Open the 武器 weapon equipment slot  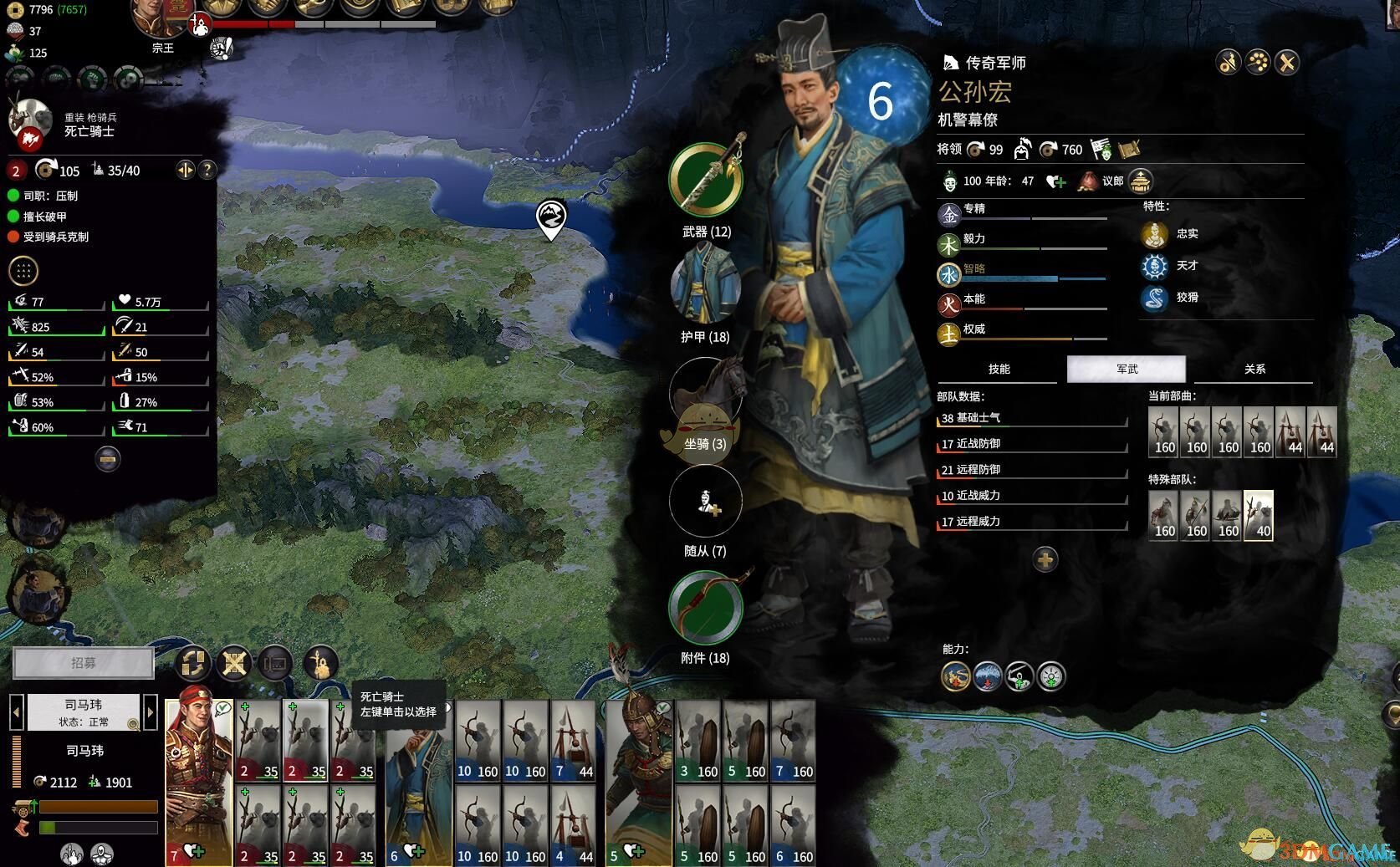pos(706,181)
